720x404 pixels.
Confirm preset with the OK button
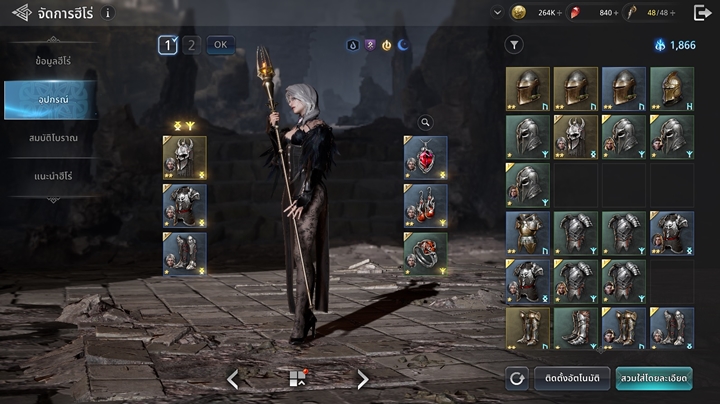(221, 45)
